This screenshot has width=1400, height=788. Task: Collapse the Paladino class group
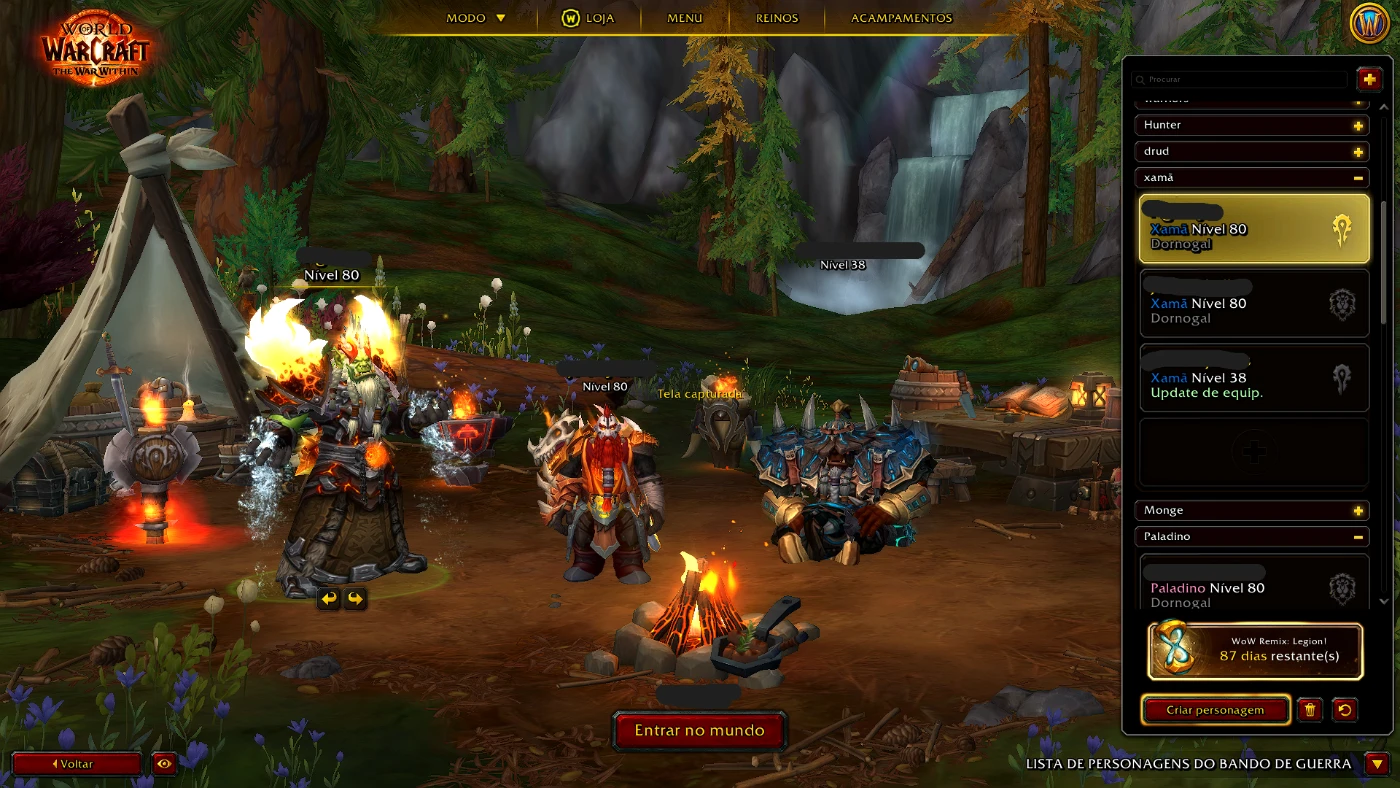tap(1359, 537)
